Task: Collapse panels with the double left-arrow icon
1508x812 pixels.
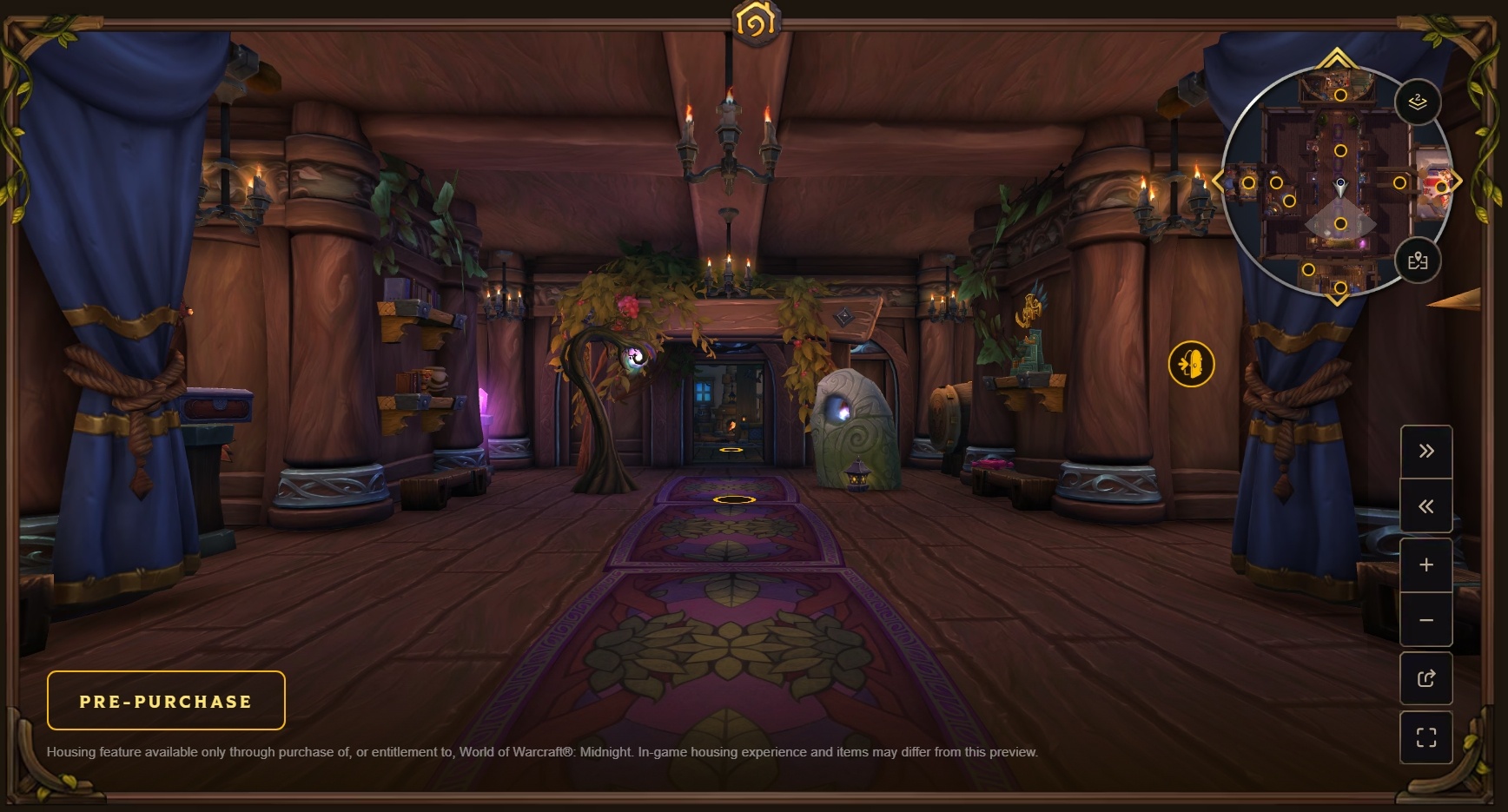Action: coord(1425,506)
